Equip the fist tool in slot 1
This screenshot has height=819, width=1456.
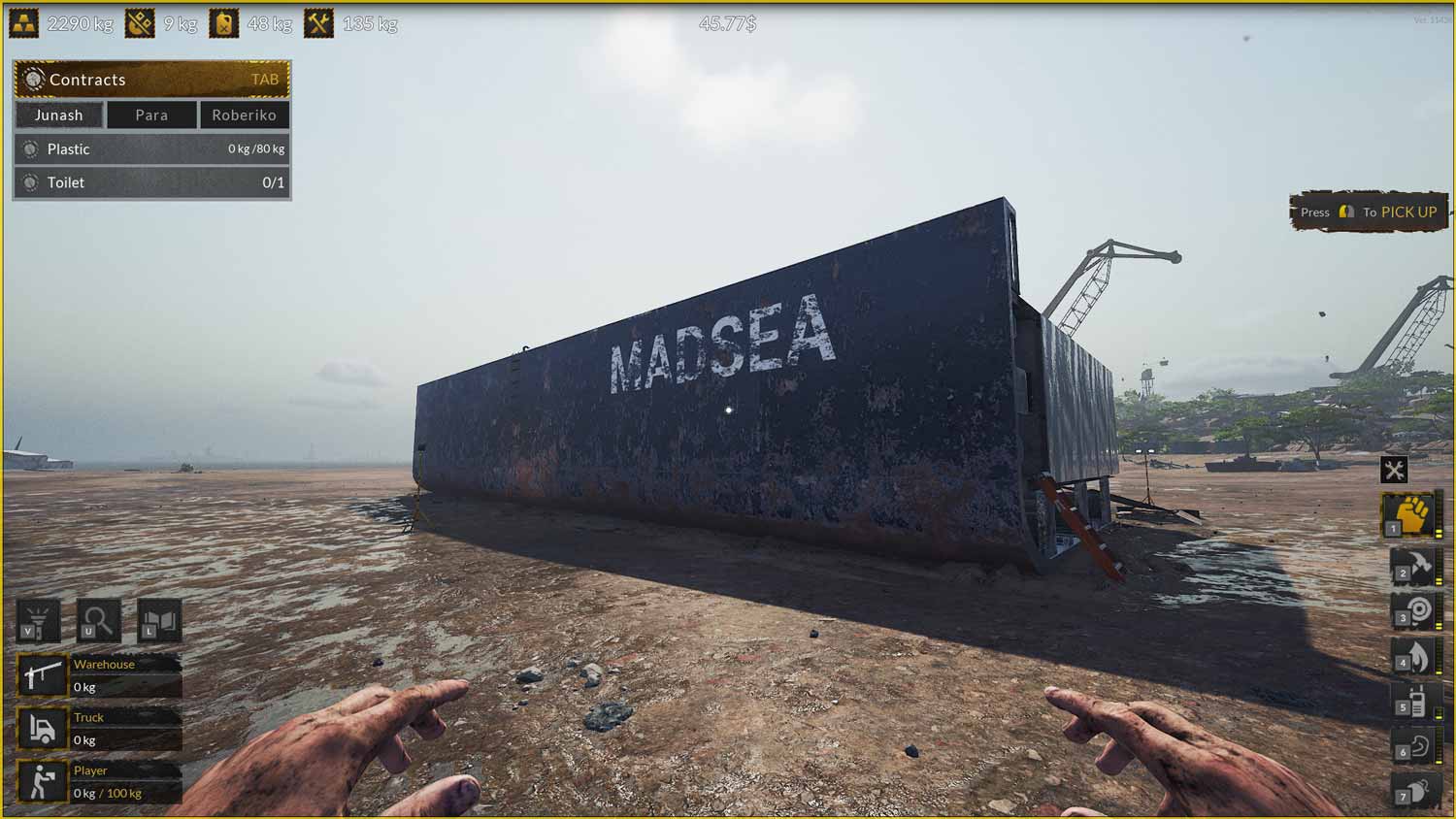pyautogui.click(x=1415, y=514)
